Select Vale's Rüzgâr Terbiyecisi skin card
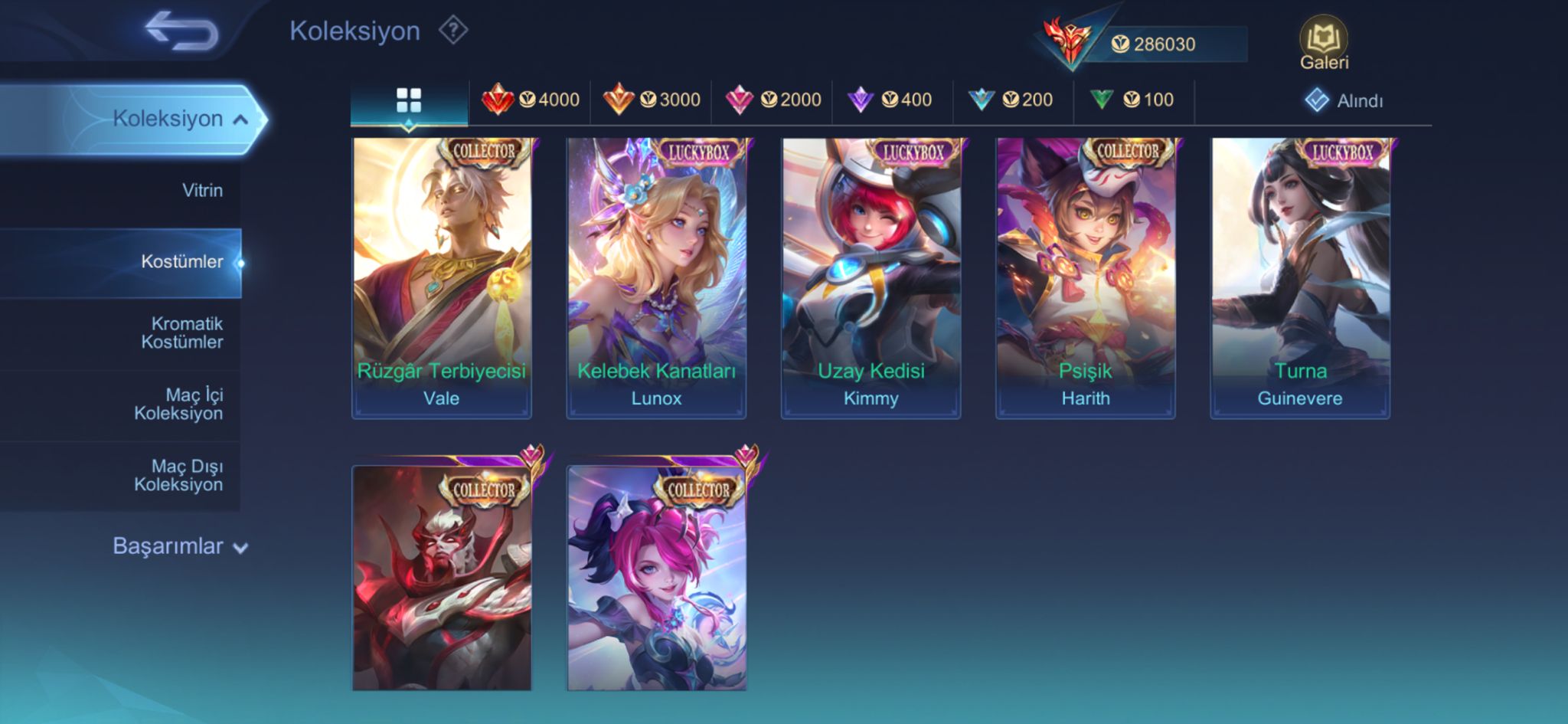Screen dimensions: 1568x724 click(442, 277)
